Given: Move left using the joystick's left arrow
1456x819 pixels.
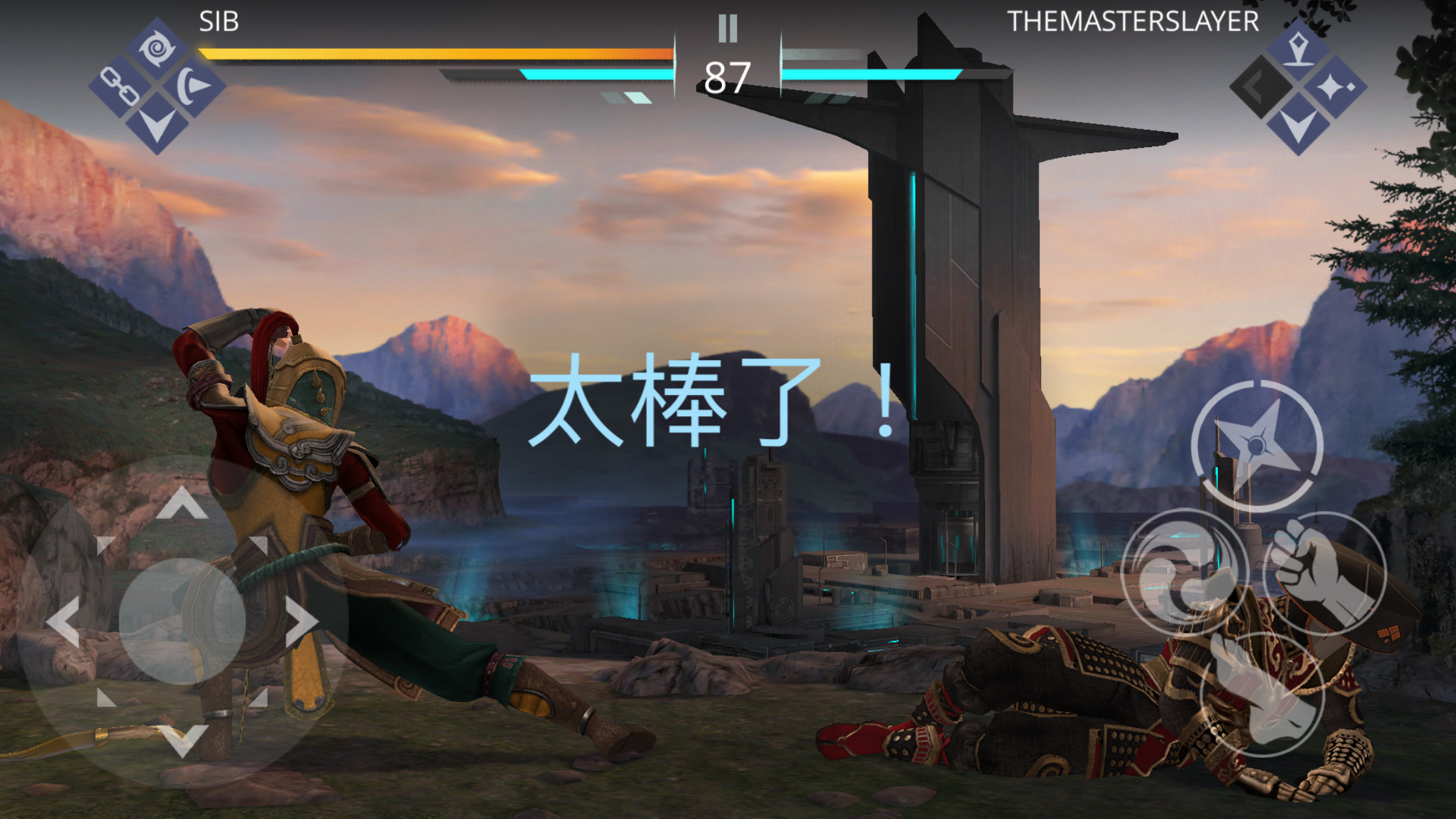Looking at the screenshot, I should 64,621.
